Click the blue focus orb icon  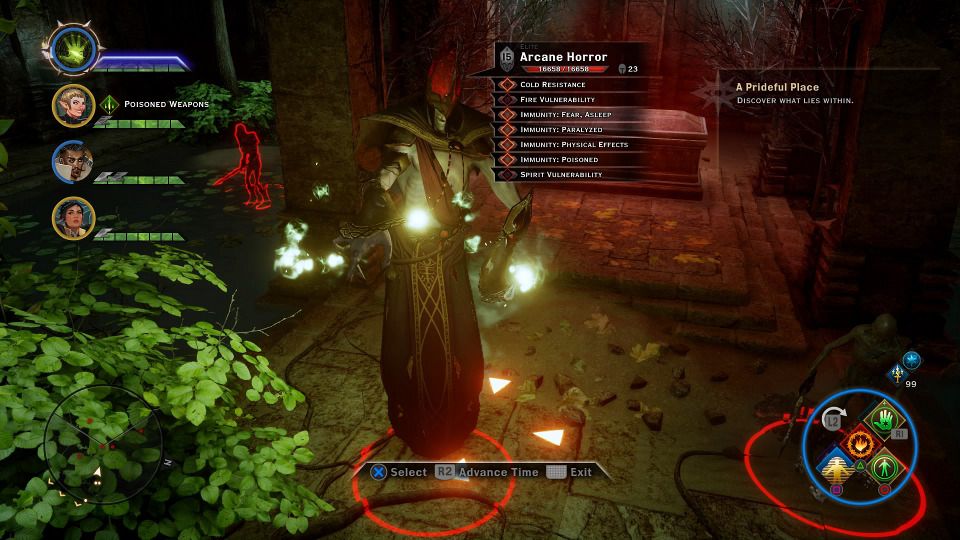912,360
